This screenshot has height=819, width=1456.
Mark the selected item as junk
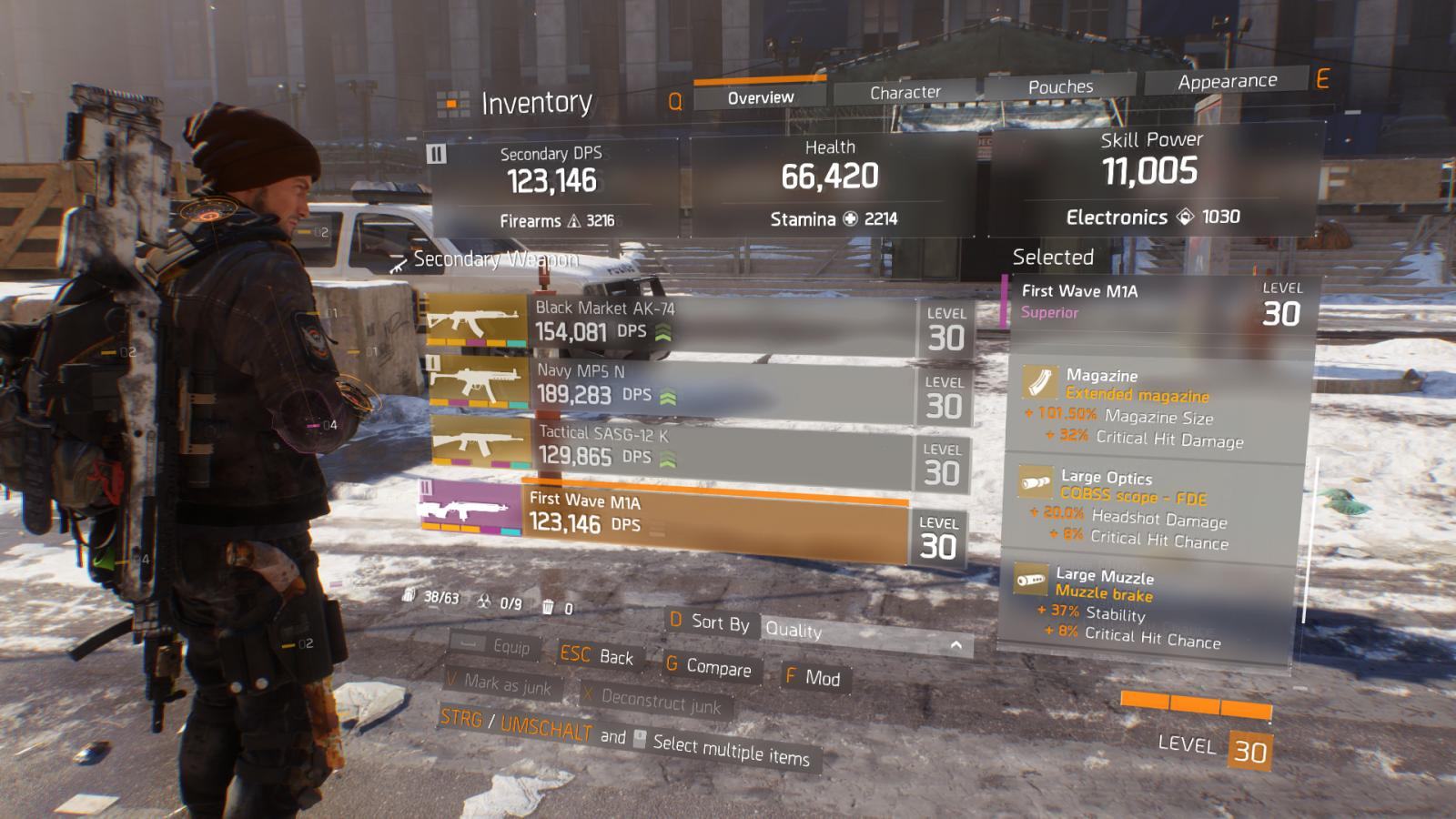pyautogui.click(x=500, y=683)
